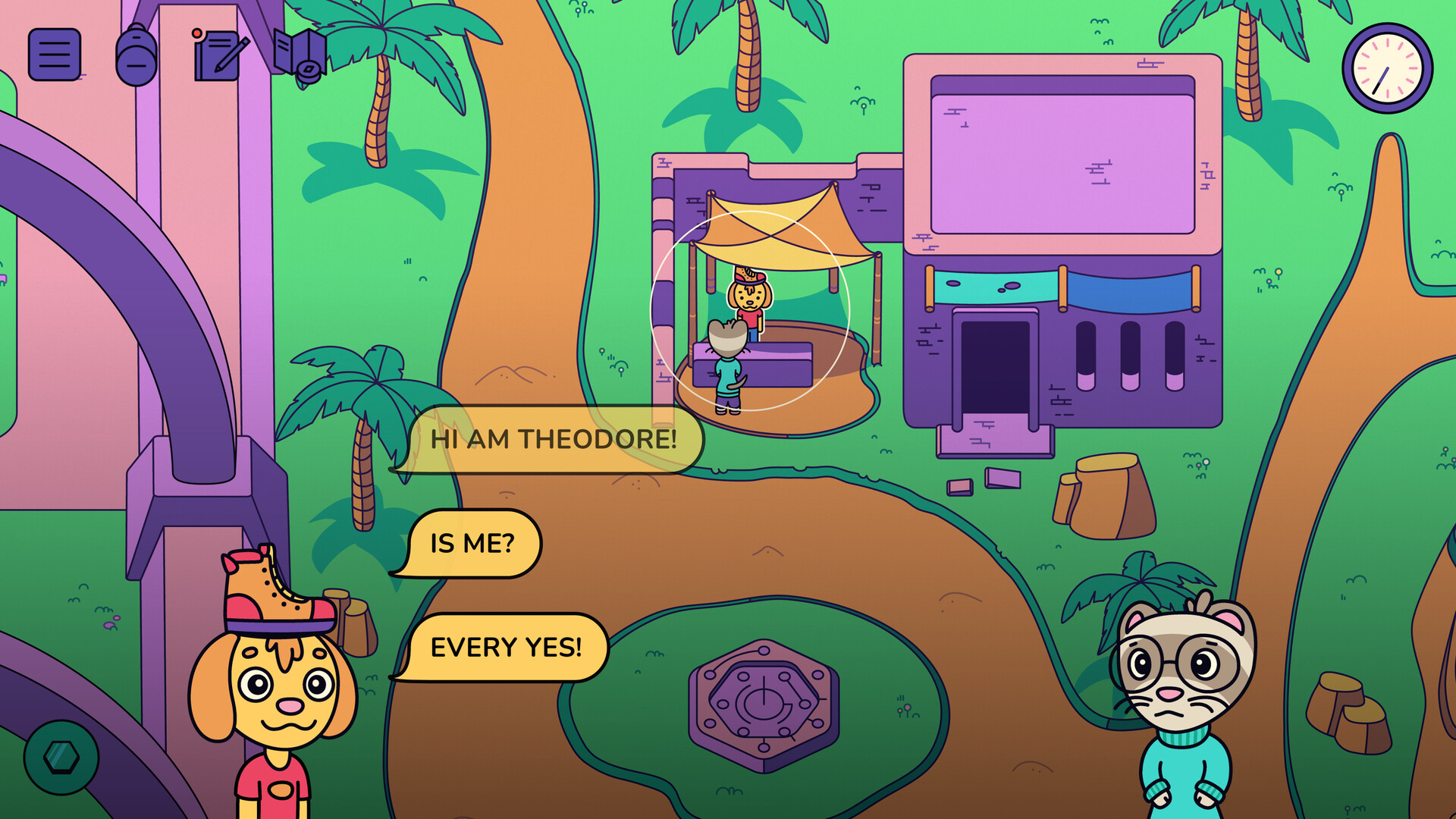The height and width of the screenshot is (819, 1456).
Task: Select the dog wearing the boot hat
Action: [269, 698]
